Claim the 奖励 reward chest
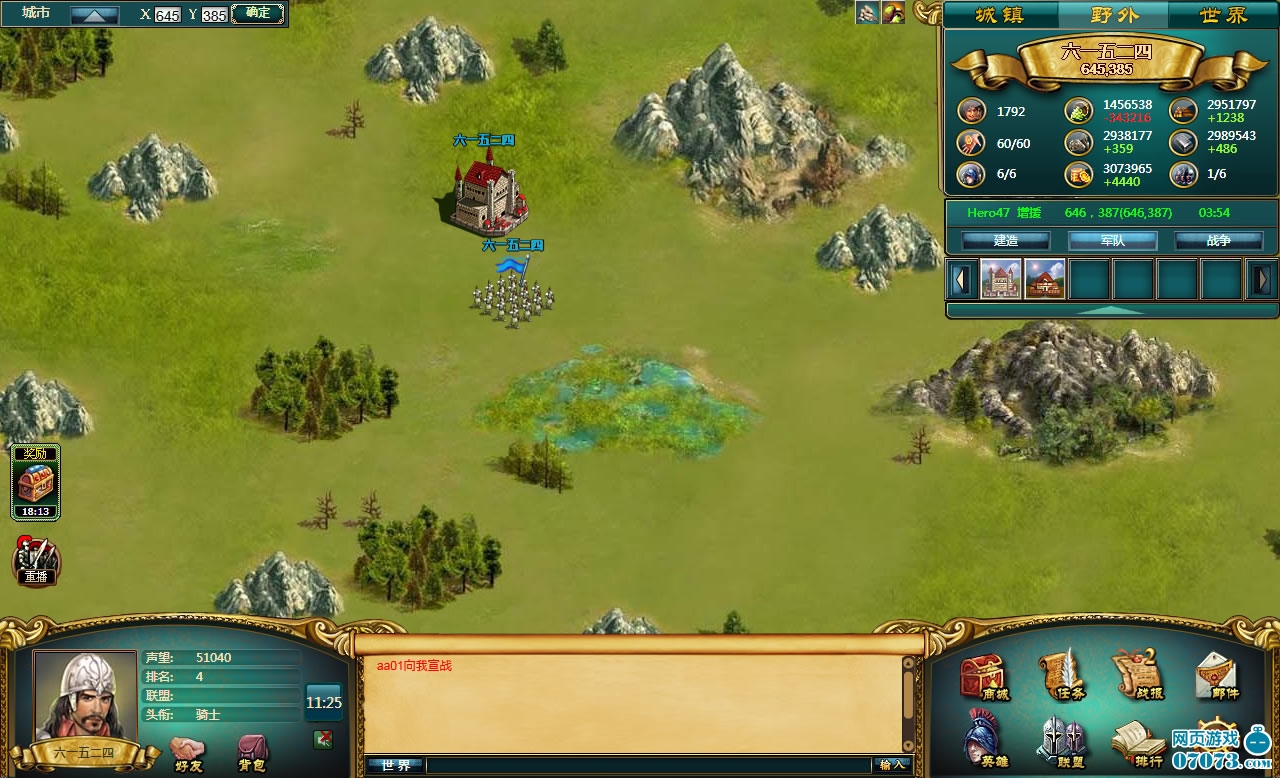Image resolution: width=1280 pixels, height=778 pixels. (x=35, y=484)
